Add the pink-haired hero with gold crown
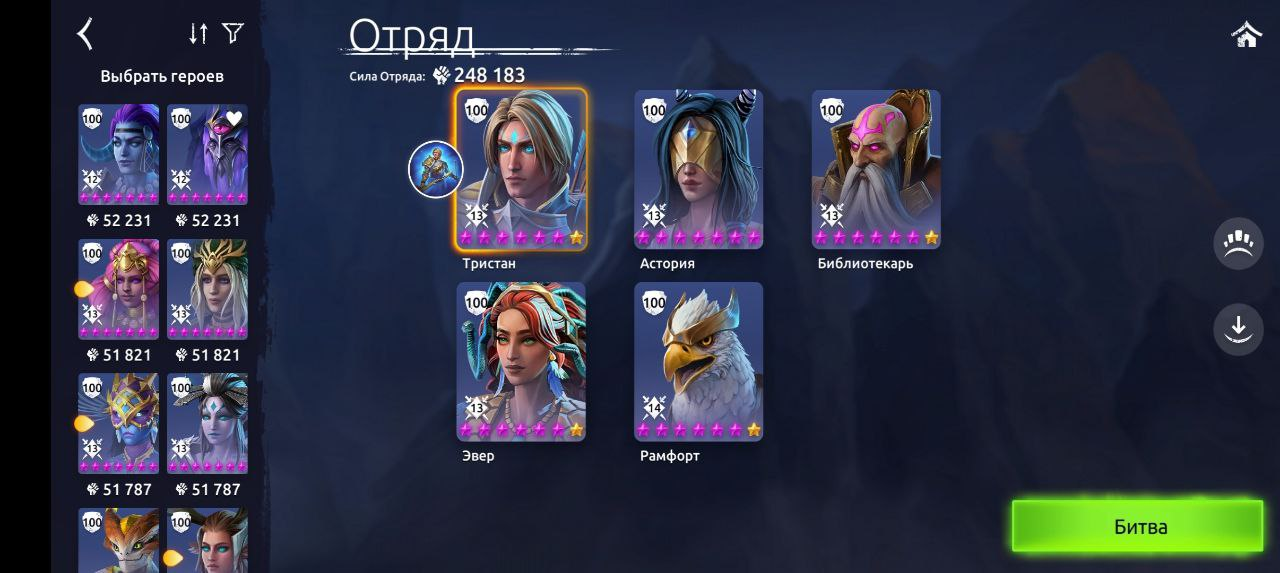1280x573 pixels. click(118, 290)
